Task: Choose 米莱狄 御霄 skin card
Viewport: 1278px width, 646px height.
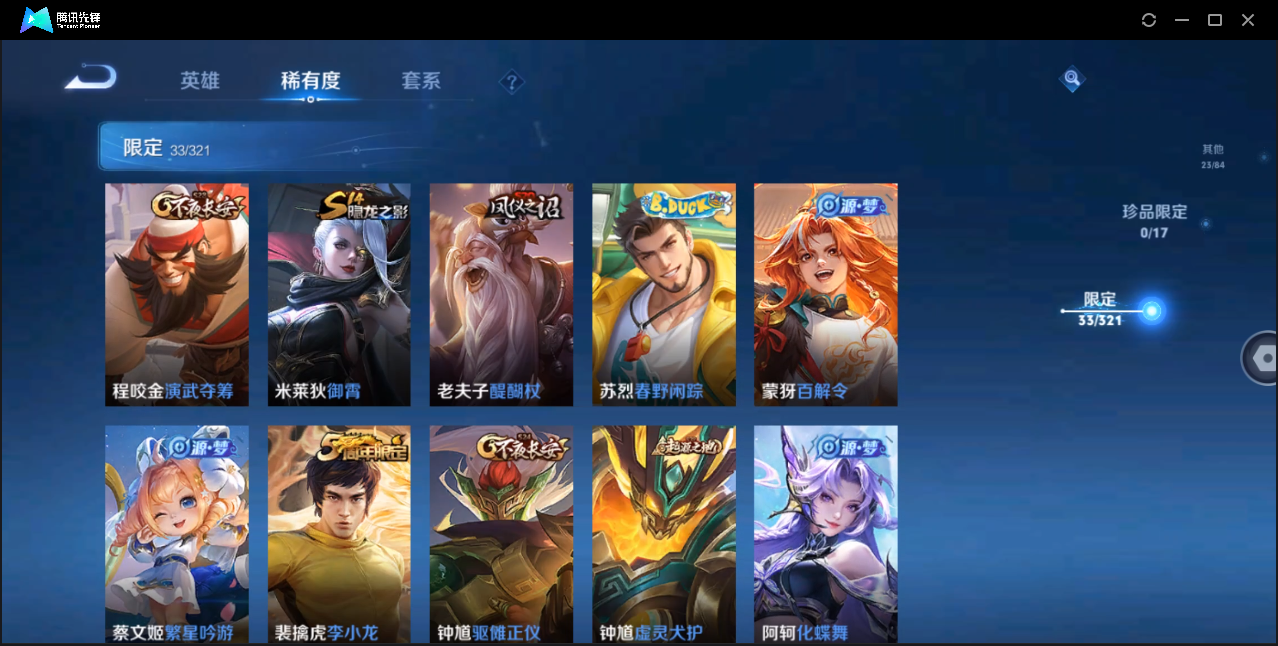Action: click(x=339, y=294)
